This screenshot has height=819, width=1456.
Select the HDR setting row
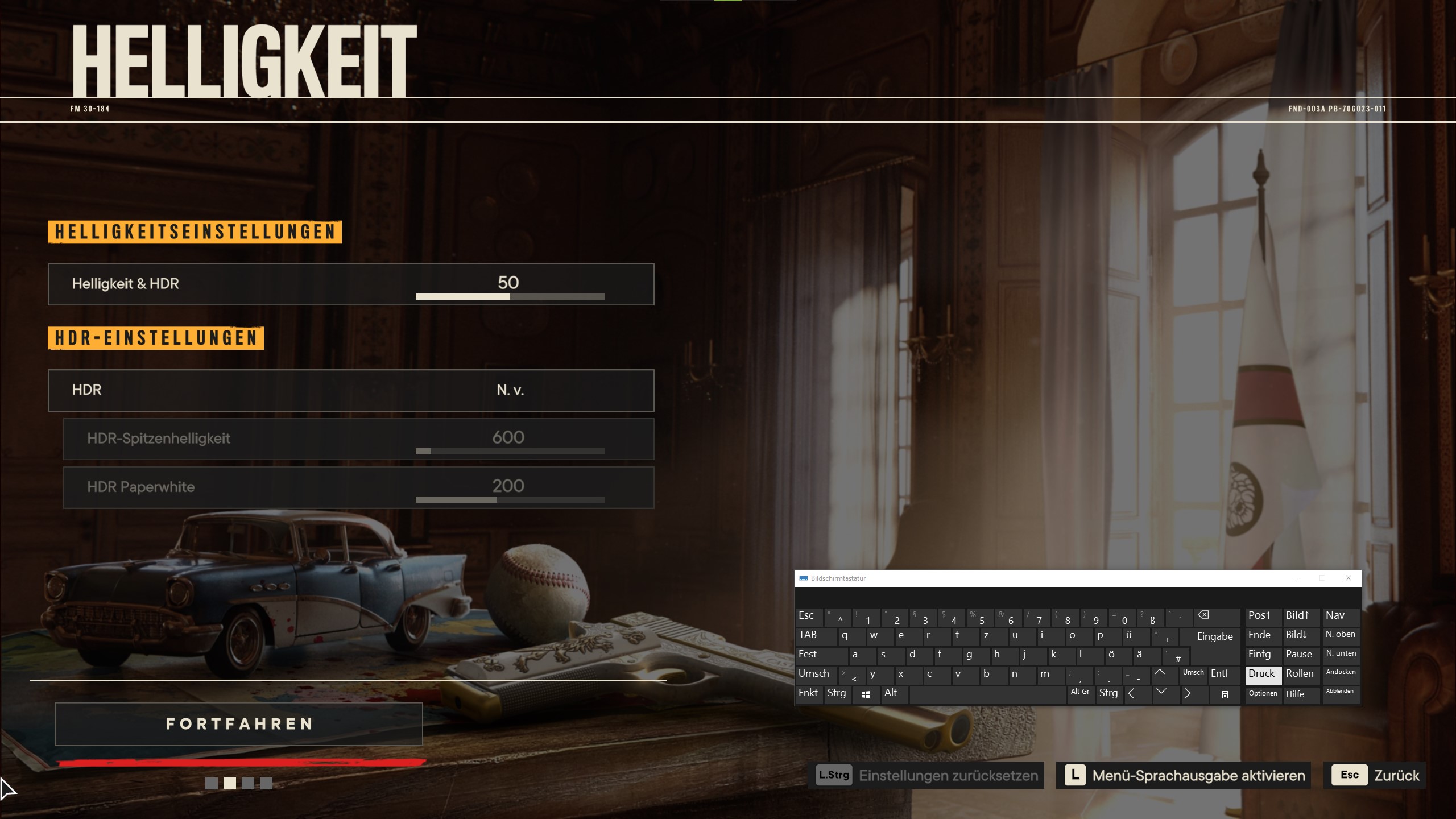351,390
